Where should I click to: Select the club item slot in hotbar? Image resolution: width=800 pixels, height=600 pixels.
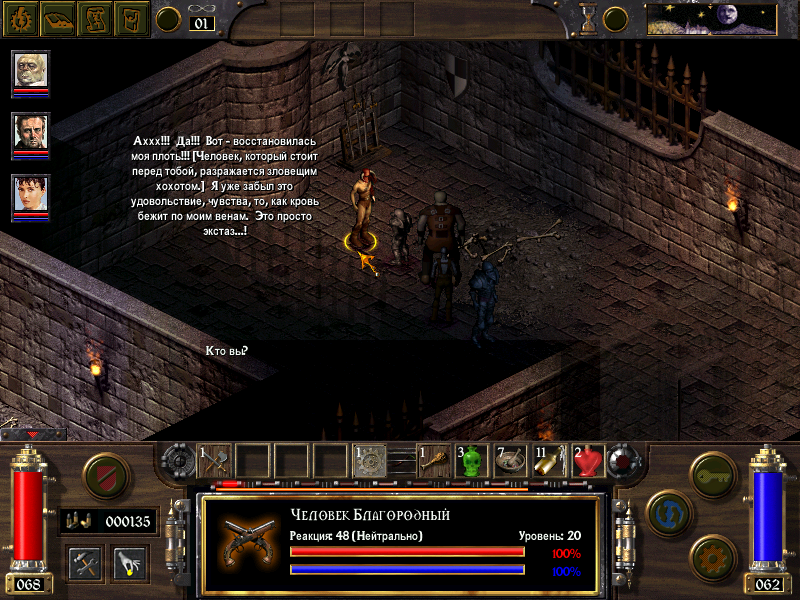[x=434, y=460]
